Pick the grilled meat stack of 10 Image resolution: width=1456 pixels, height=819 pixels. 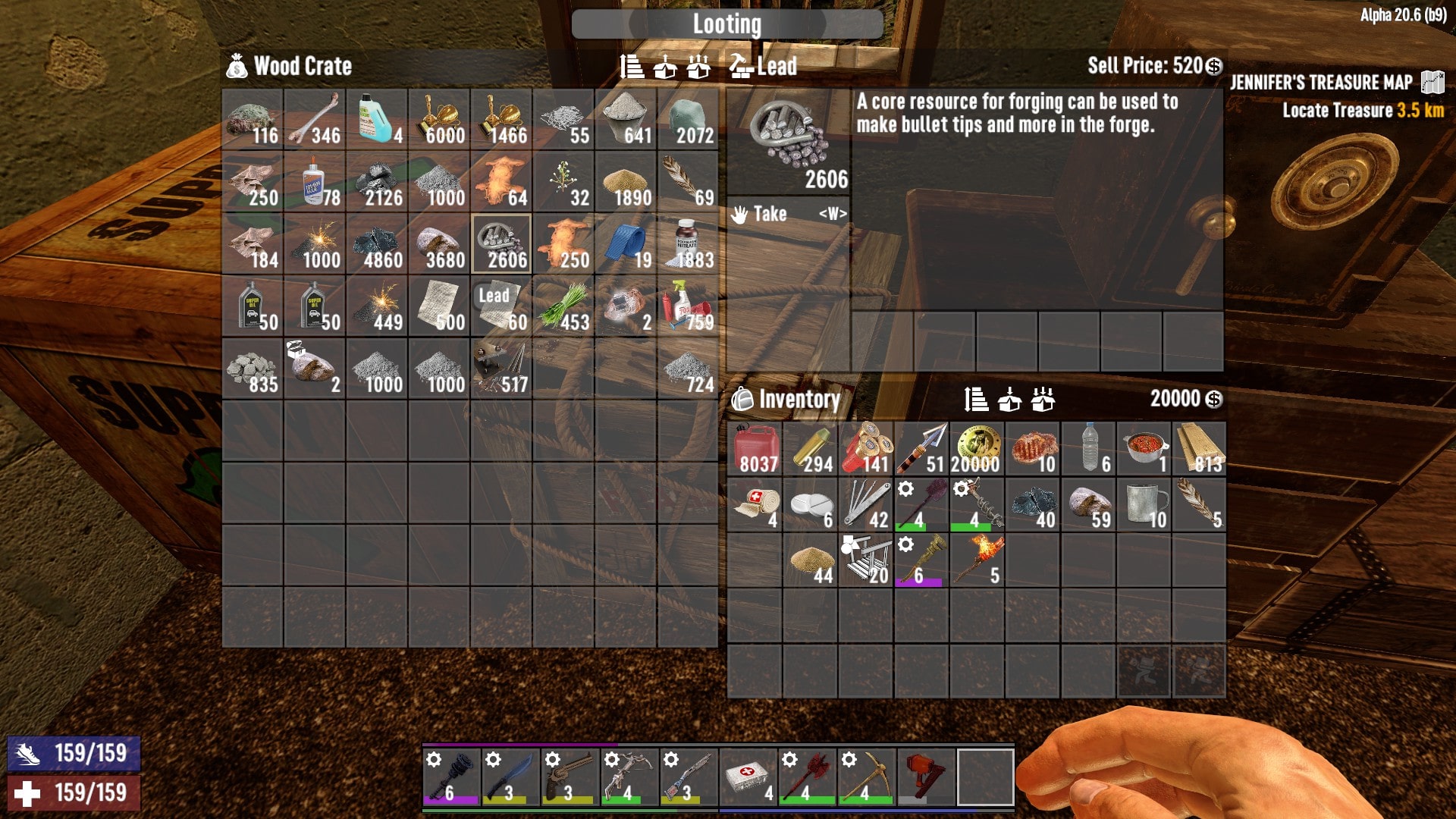[1033, 449]
